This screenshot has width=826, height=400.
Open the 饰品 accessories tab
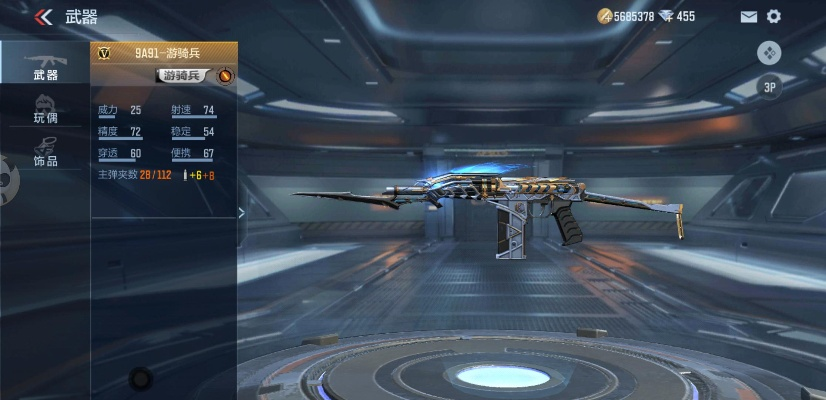coord(44,151)
